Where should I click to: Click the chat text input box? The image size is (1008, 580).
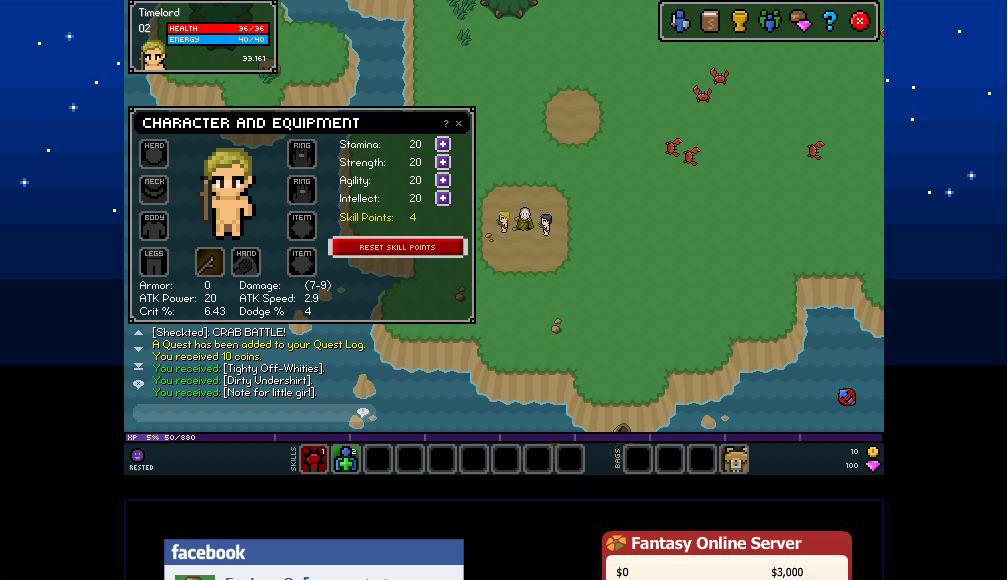(245, 413)
